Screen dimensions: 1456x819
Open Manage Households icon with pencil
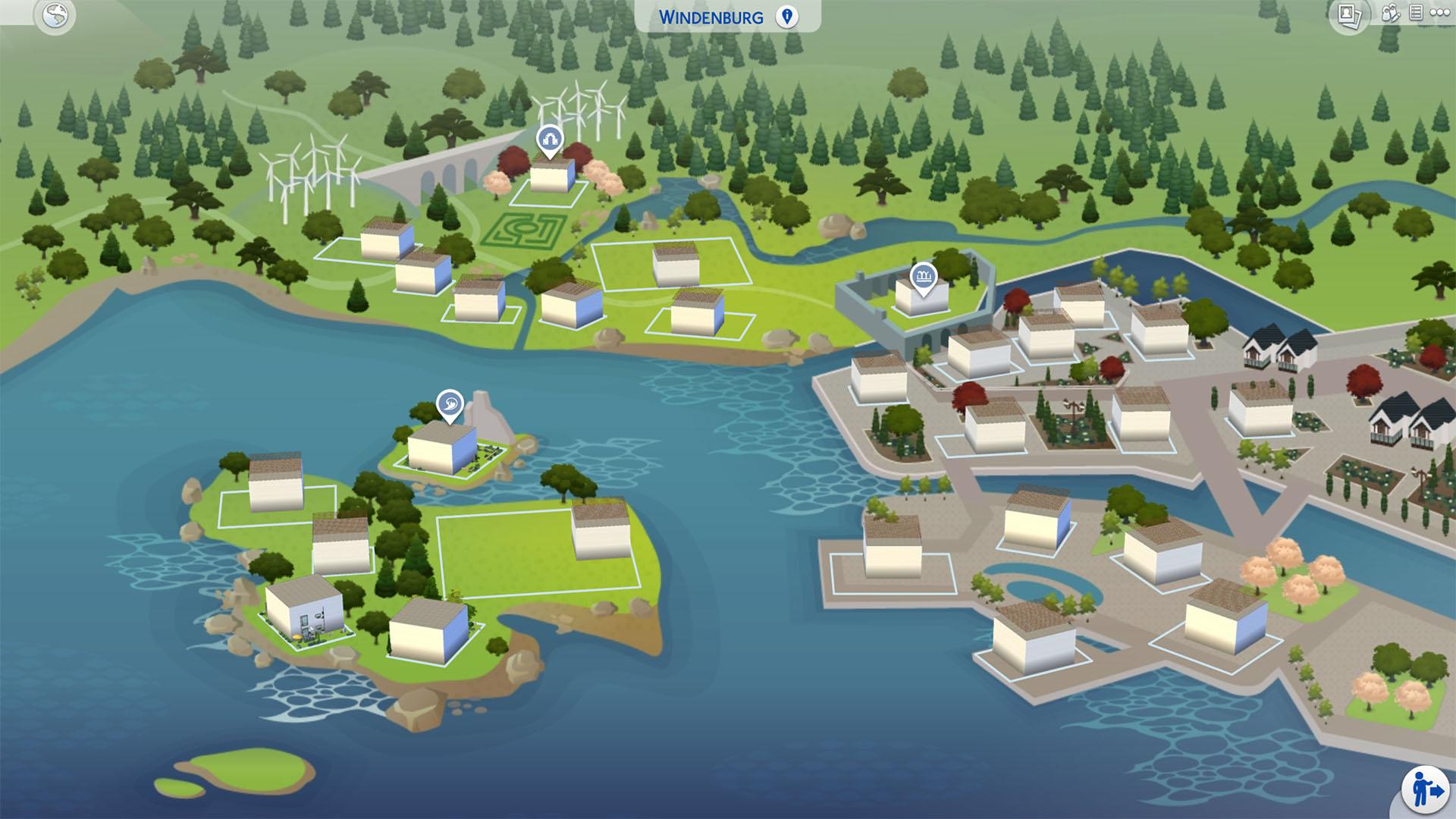point(1390,14)
